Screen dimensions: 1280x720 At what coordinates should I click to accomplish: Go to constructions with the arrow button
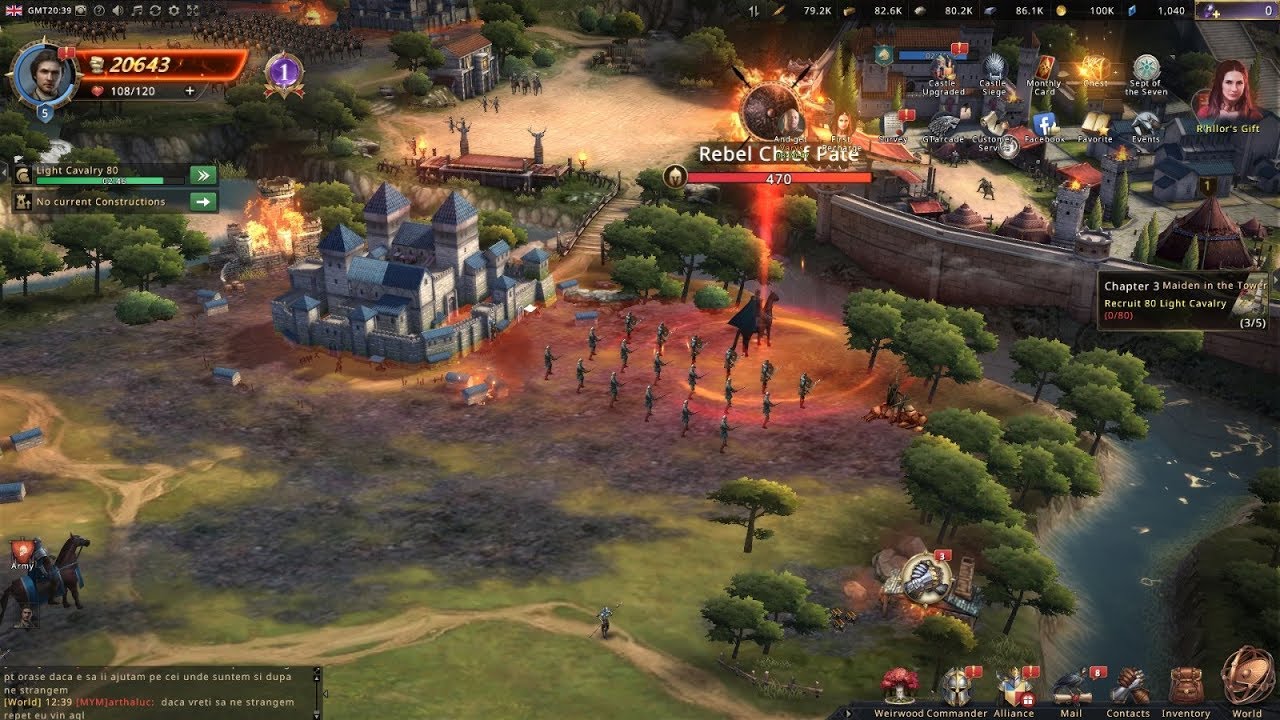[204, 202]
